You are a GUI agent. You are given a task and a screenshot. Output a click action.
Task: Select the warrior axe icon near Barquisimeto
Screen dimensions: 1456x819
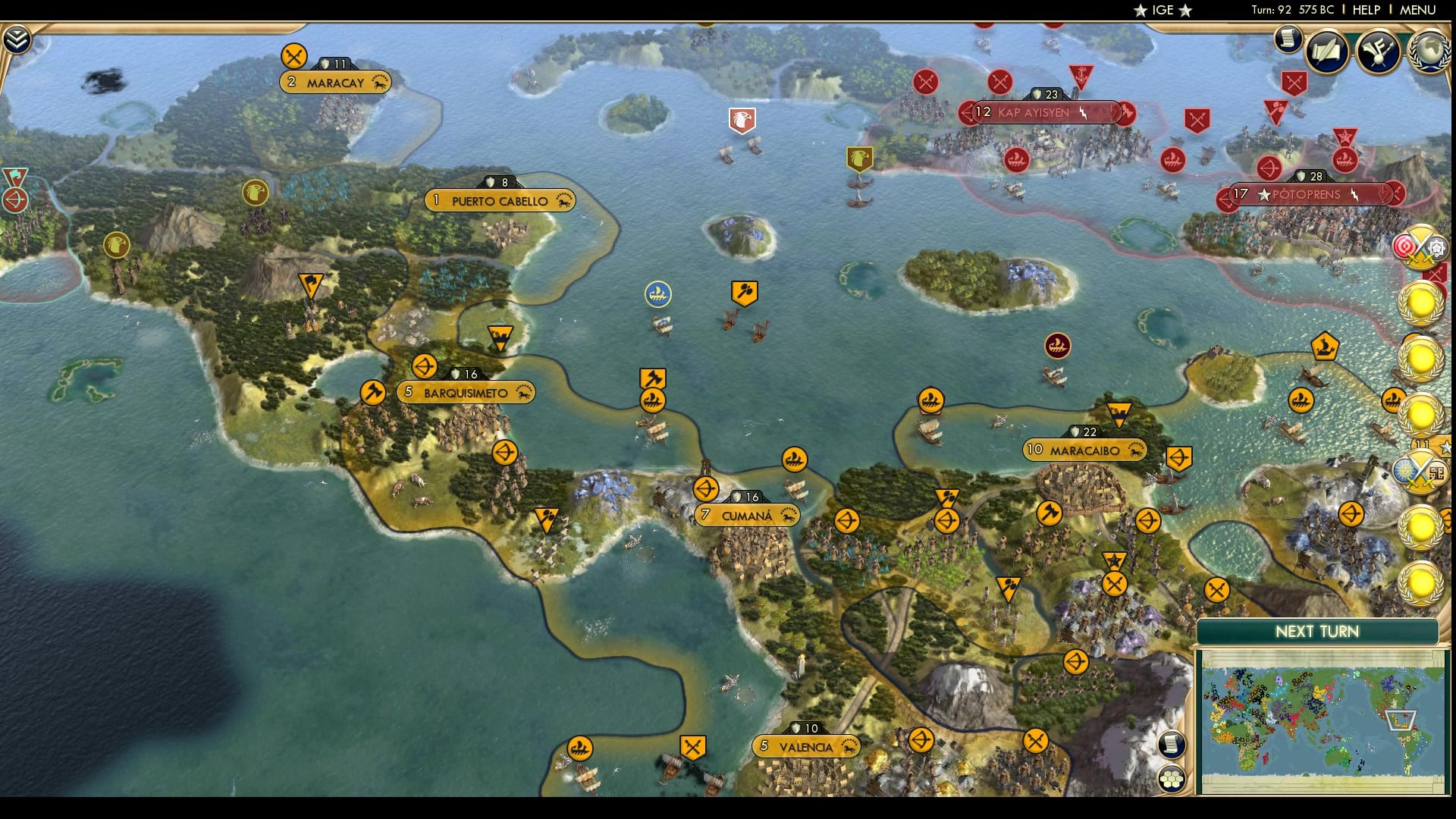point(372,392)
